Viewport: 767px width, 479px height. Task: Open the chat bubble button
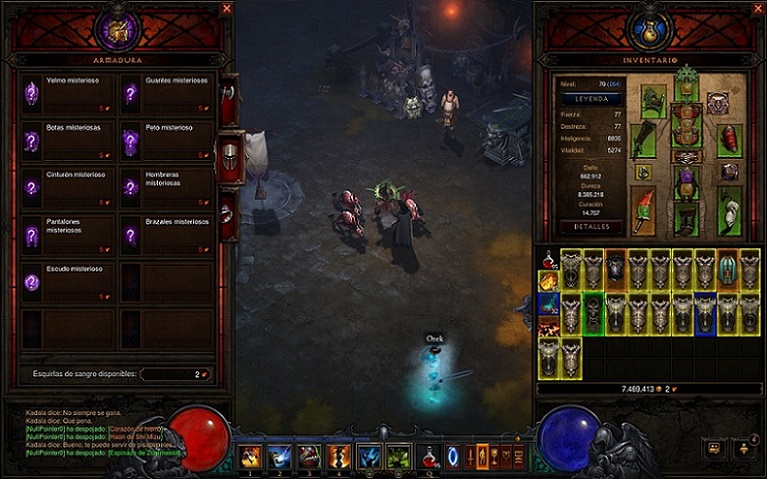pyautogui.click(x=714, y=449)
